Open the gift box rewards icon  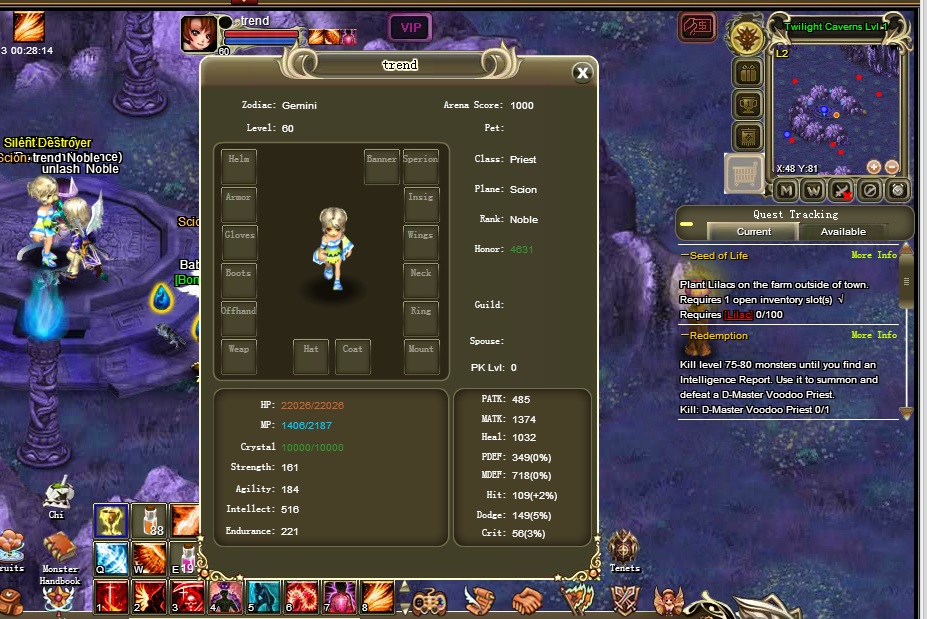tap(747, 73)
